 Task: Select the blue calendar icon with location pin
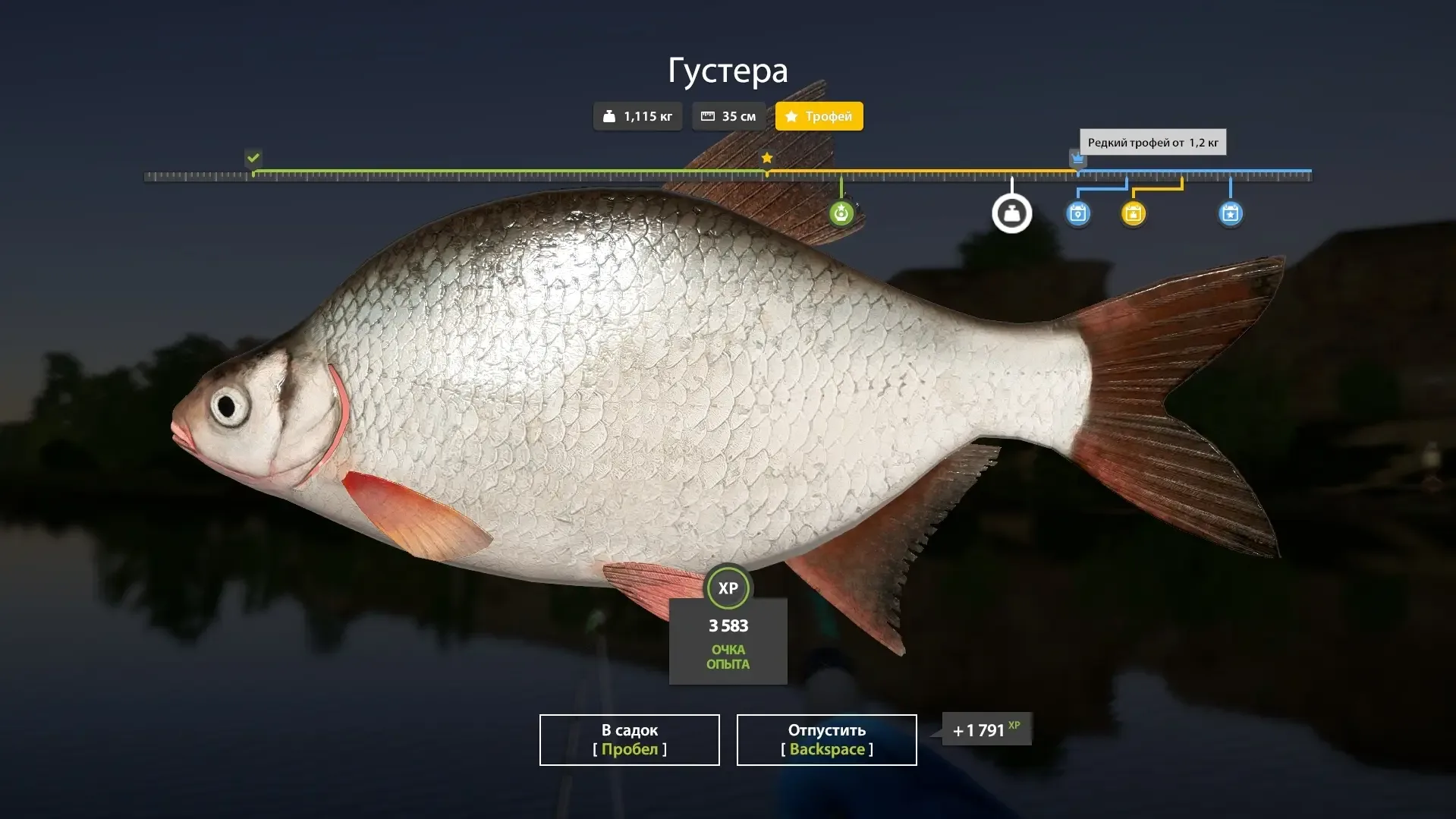point(1077,214)
